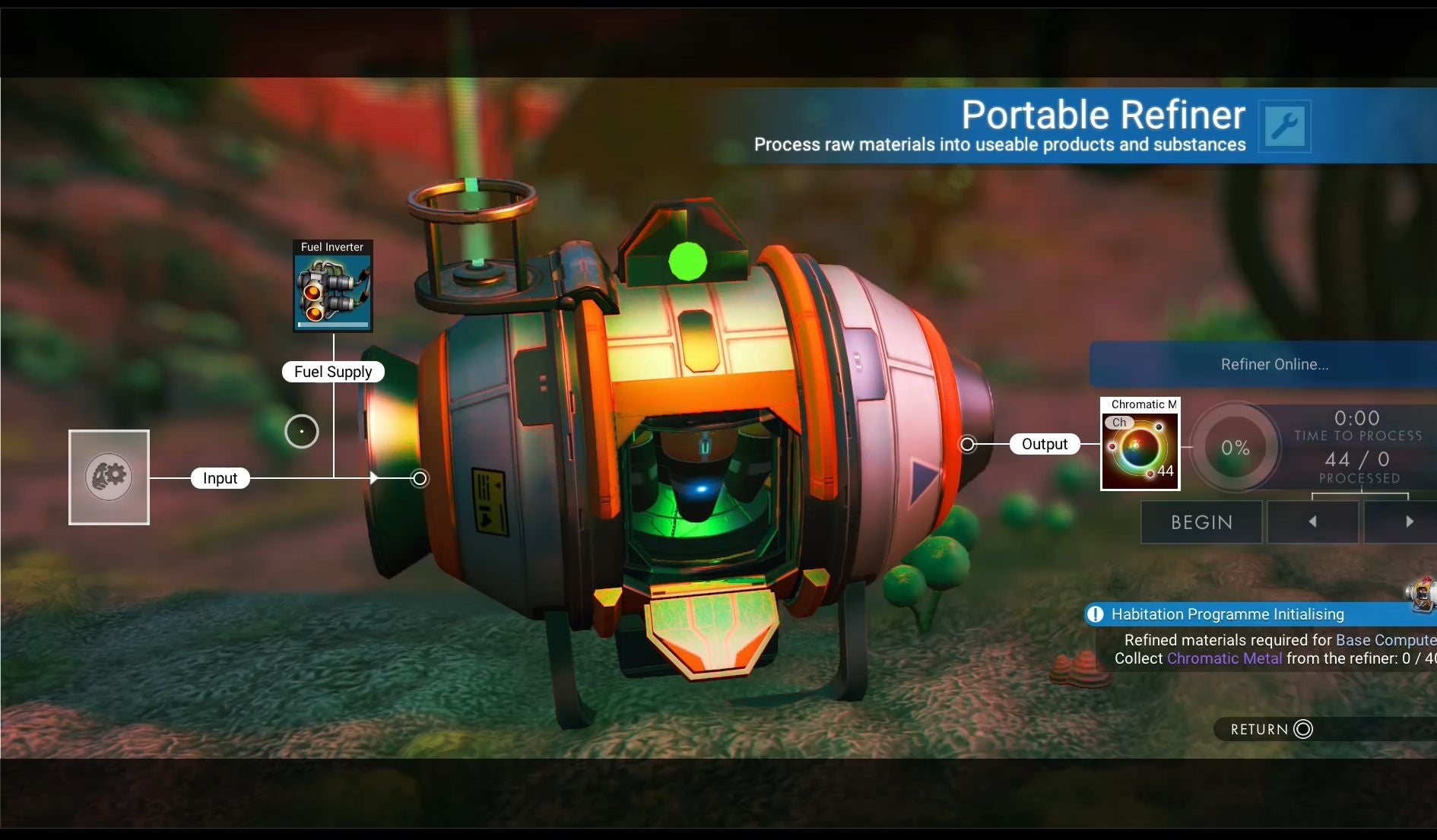Click the exclamation icon on Habitation Programme banner

pos(1096,614)
